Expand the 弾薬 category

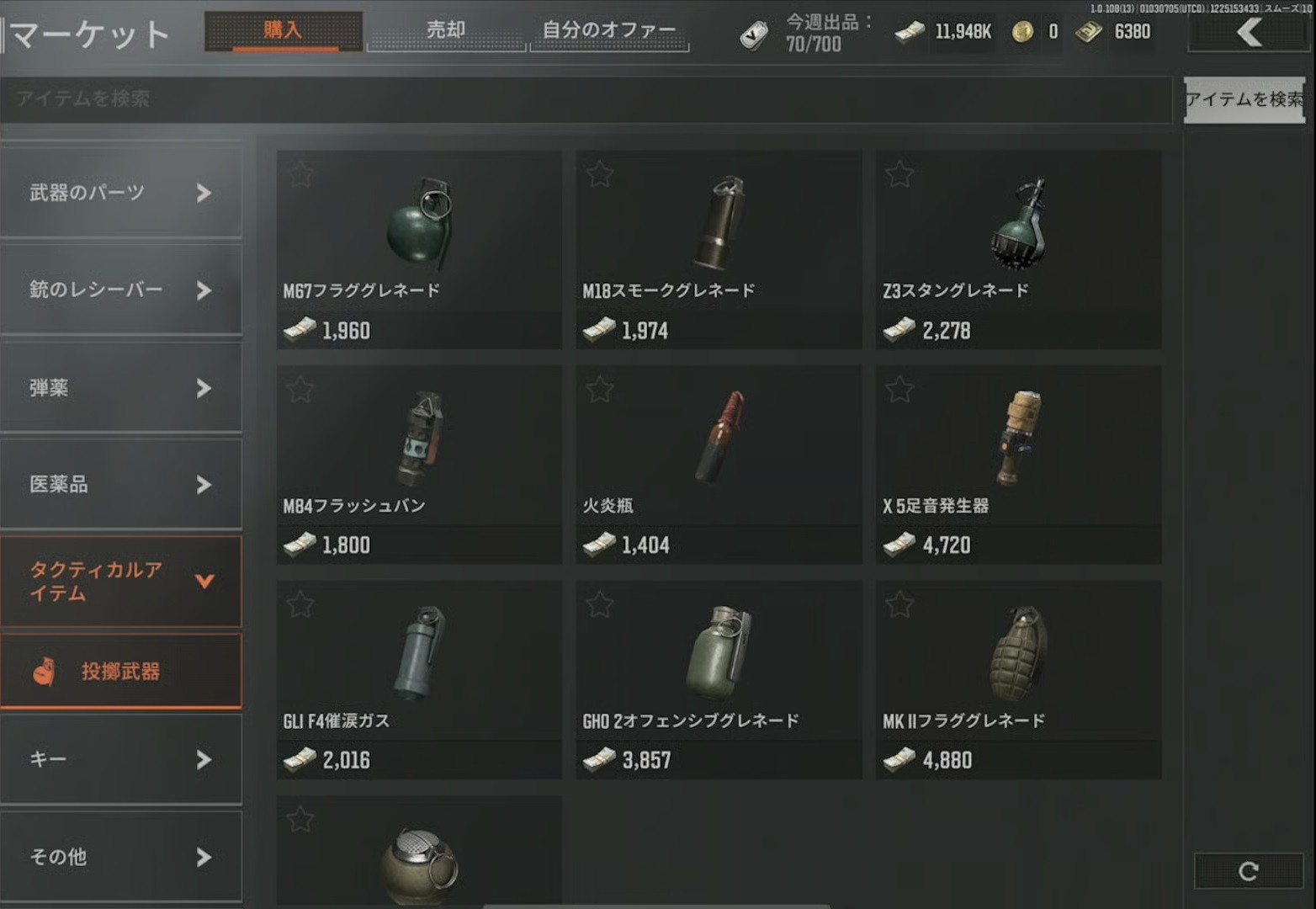pos(121,388)
